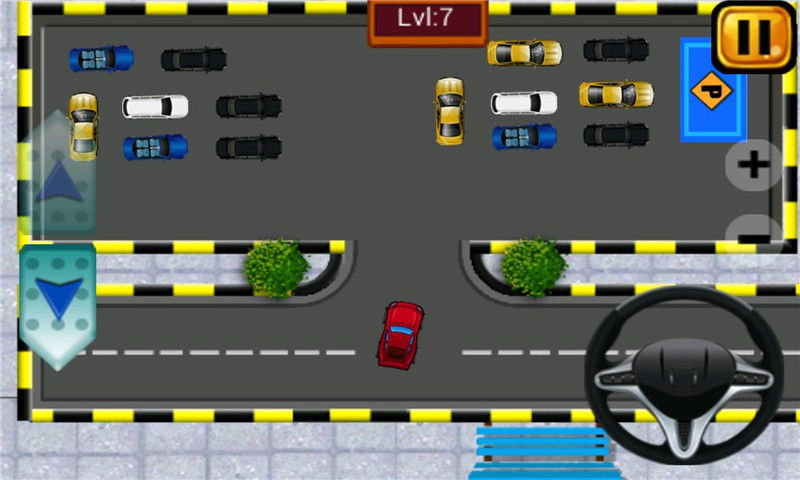Zoom out with the minus button

click(x=757, y=235)
